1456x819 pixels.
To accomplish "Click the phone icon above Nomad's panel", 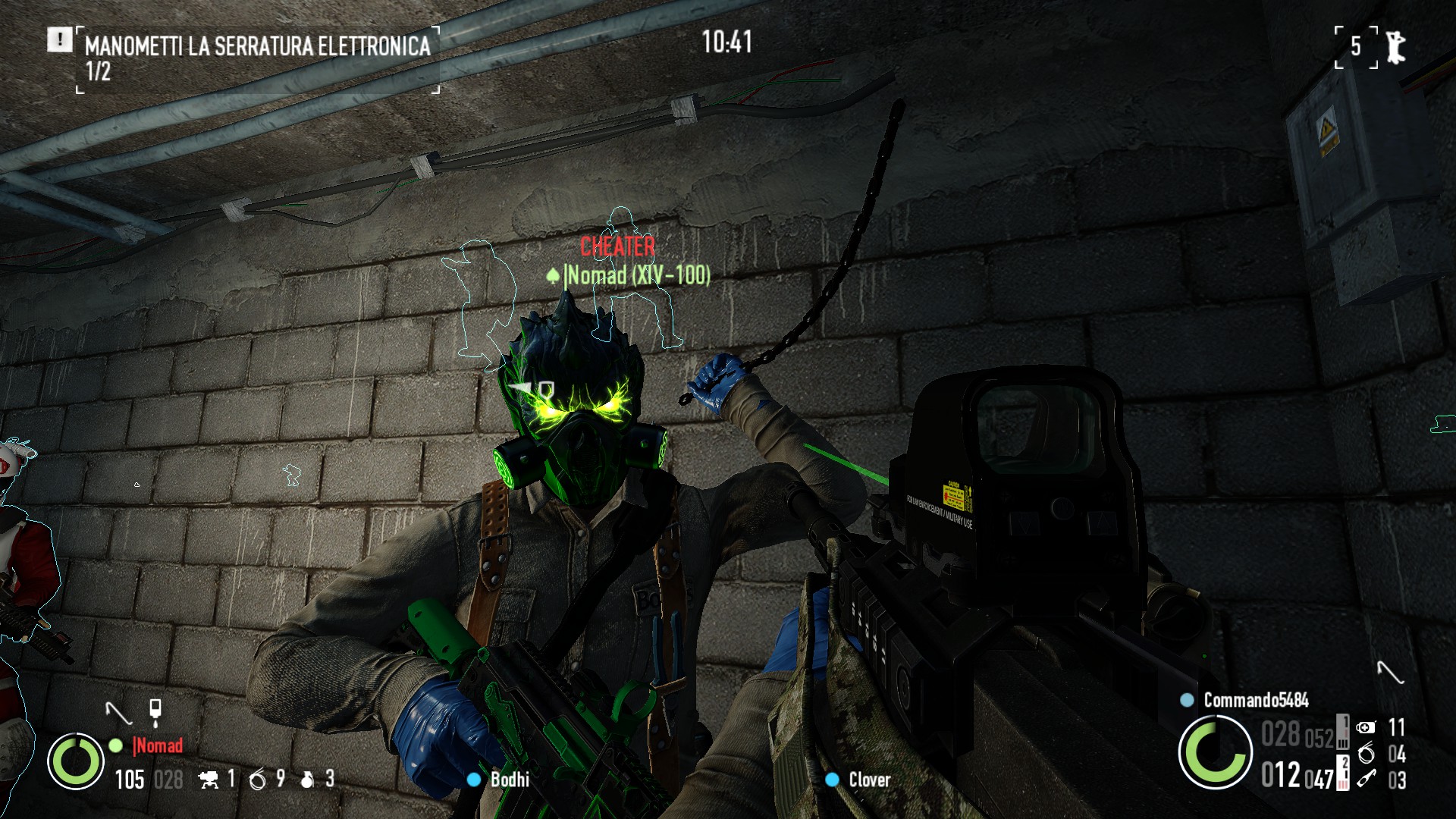I will tap(155, 711).
